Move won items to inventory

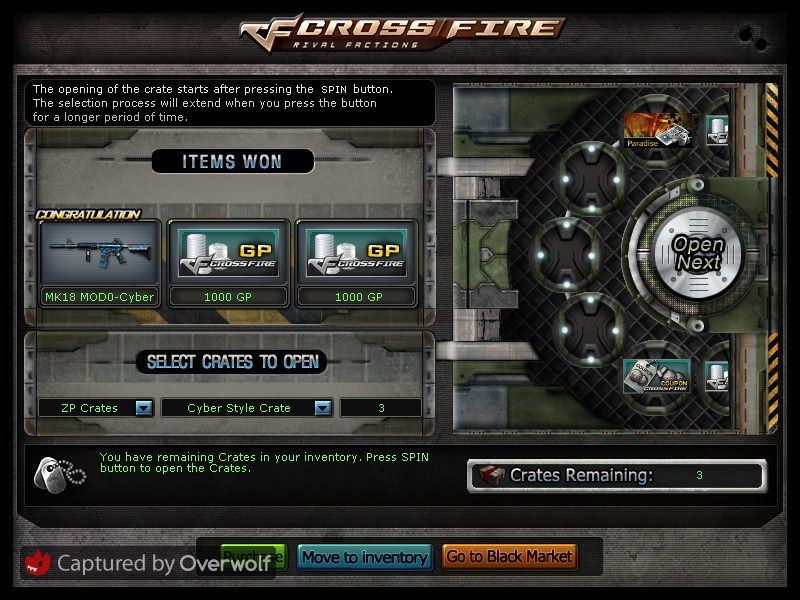[365, 557]
